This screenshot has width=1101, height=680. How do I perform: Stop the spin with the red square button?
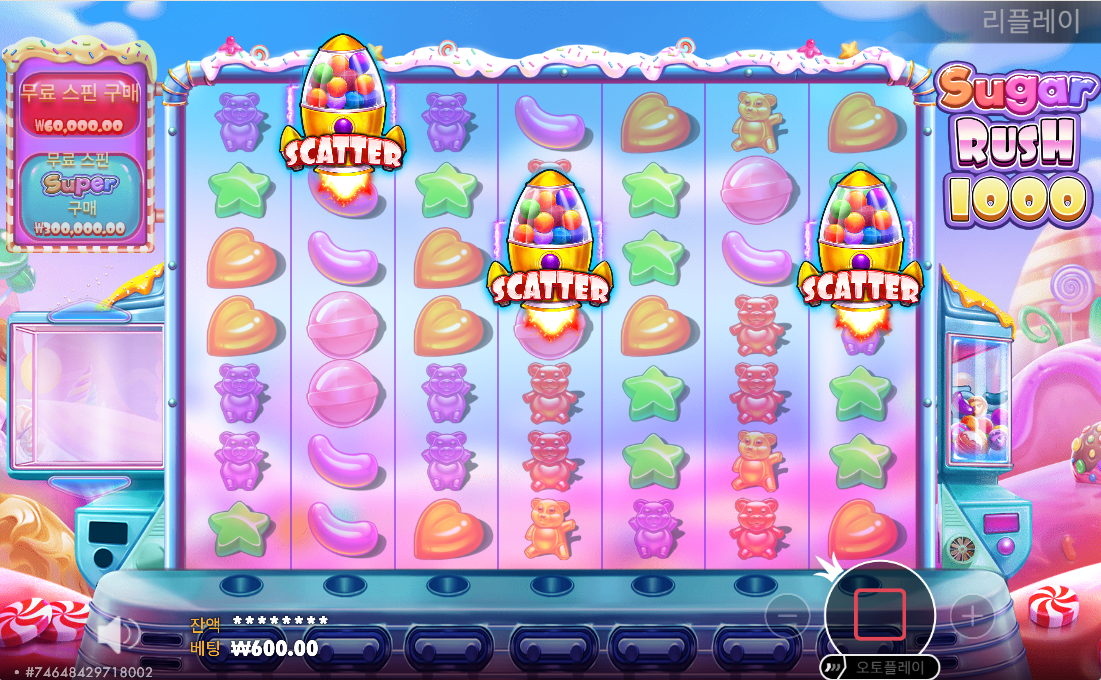pos(880,614)
